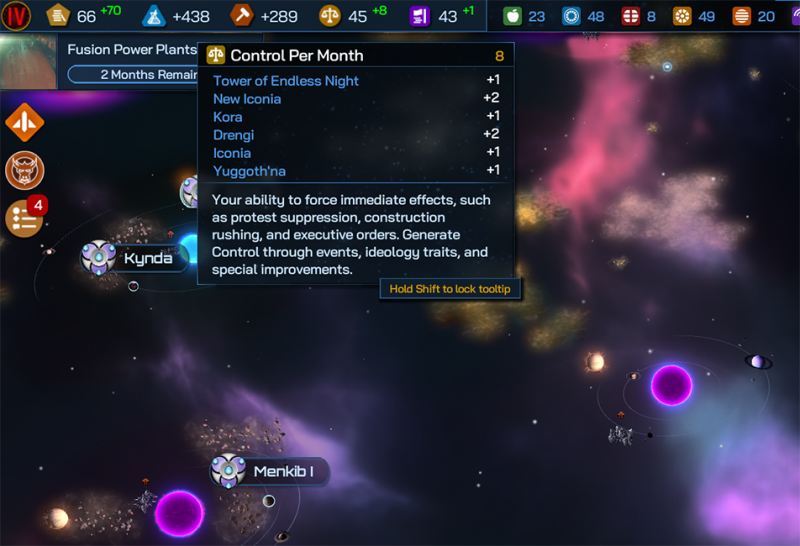Open the horned alien face icon
This screenshot has height=546, width=800.
24,170
